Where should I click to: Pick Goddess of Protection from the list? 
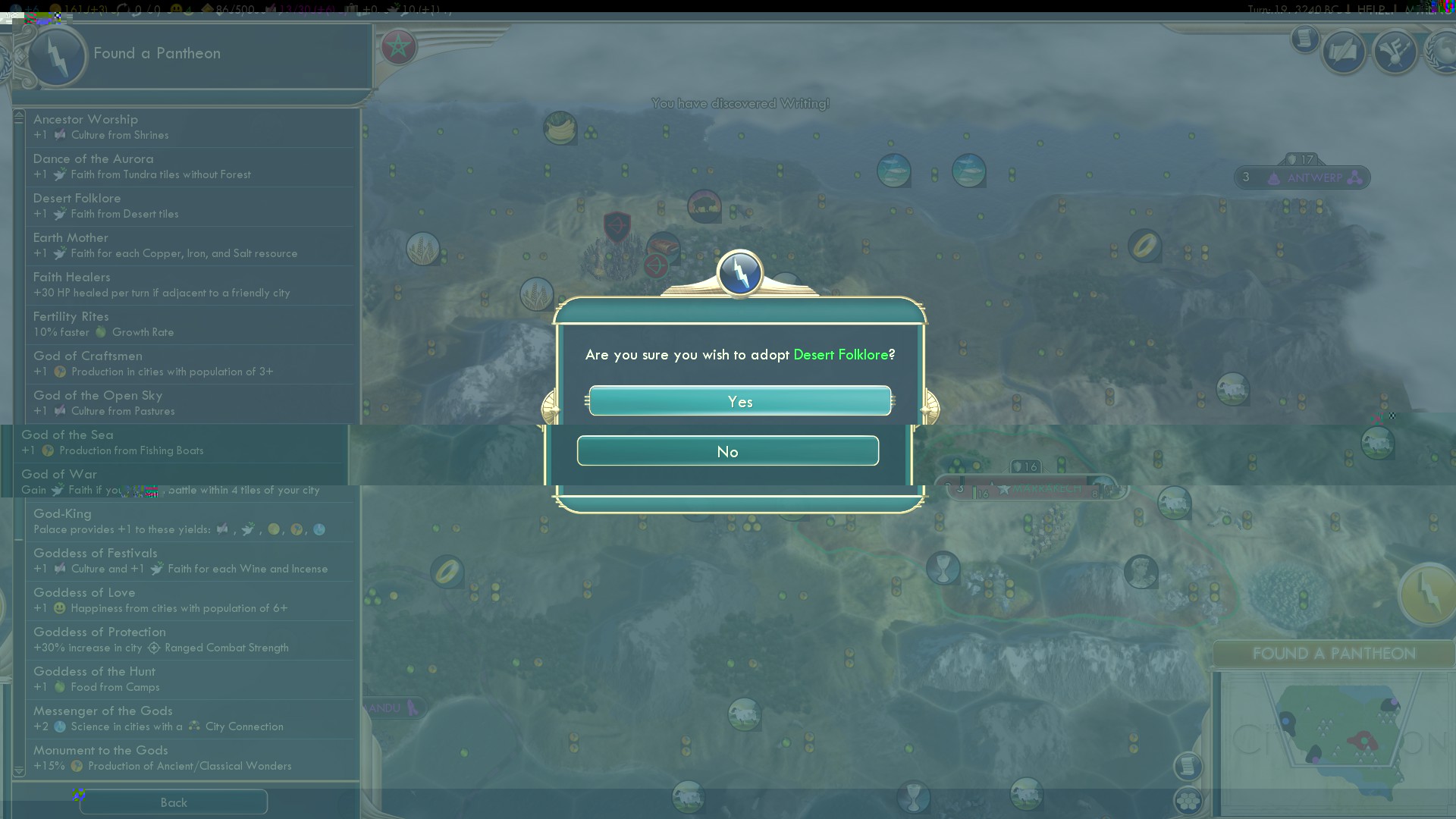click(190, 640)
